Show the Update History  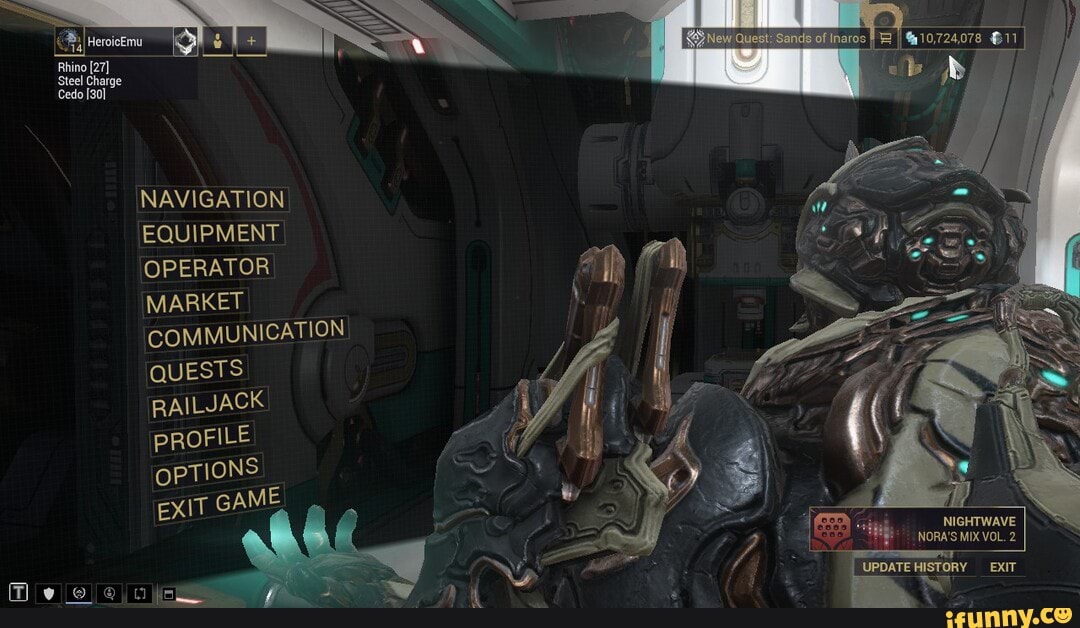915,567
